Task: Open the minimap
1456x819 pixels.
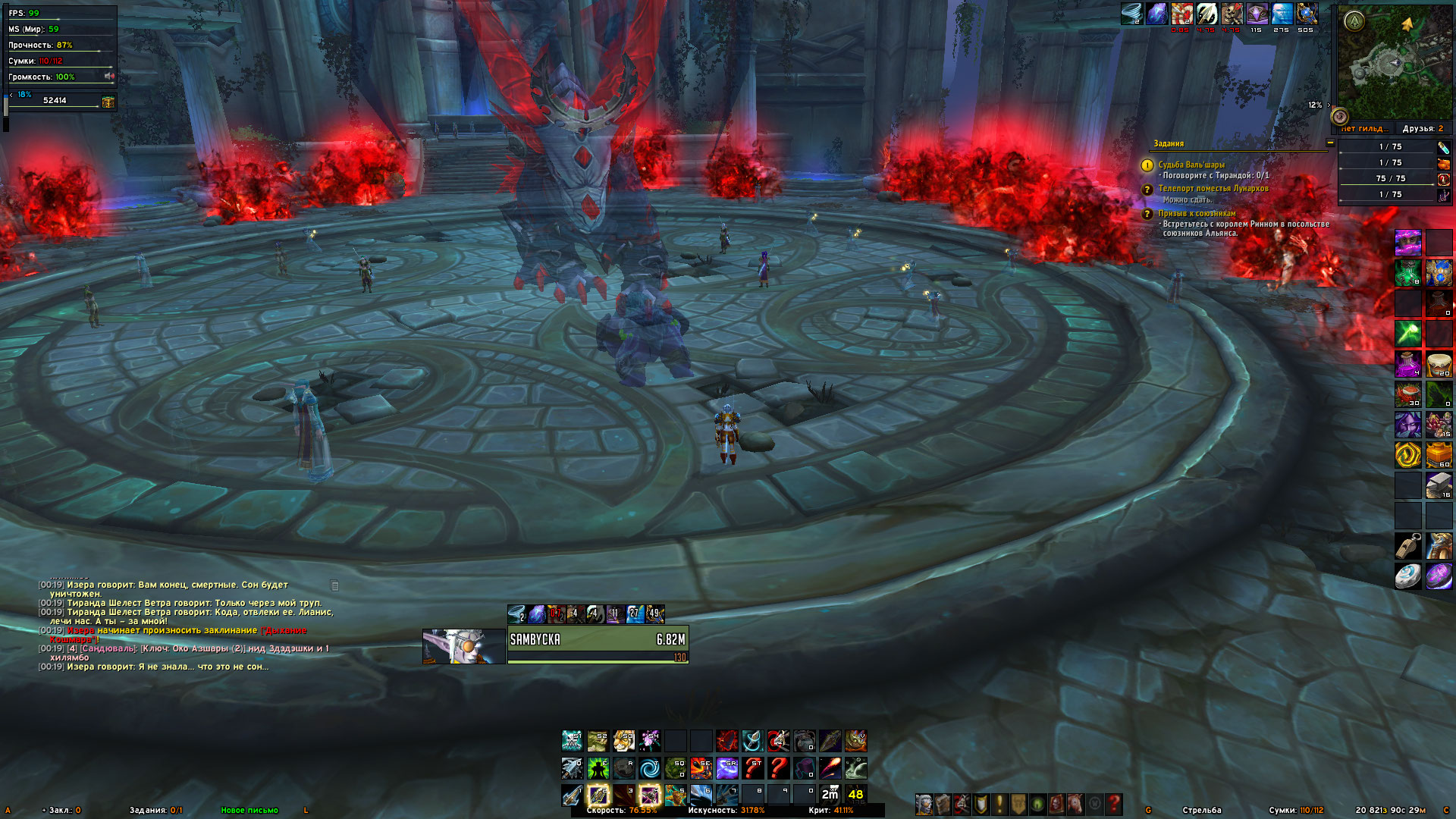Action: 1394,62
